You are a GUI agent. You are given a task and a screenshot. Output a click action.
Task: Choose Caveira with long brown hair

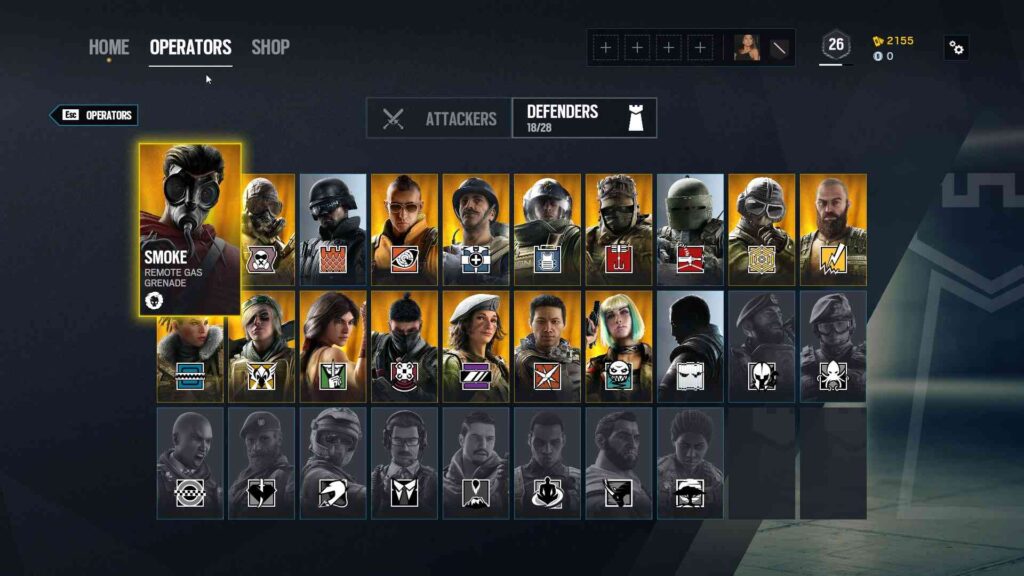pos(333,346)
